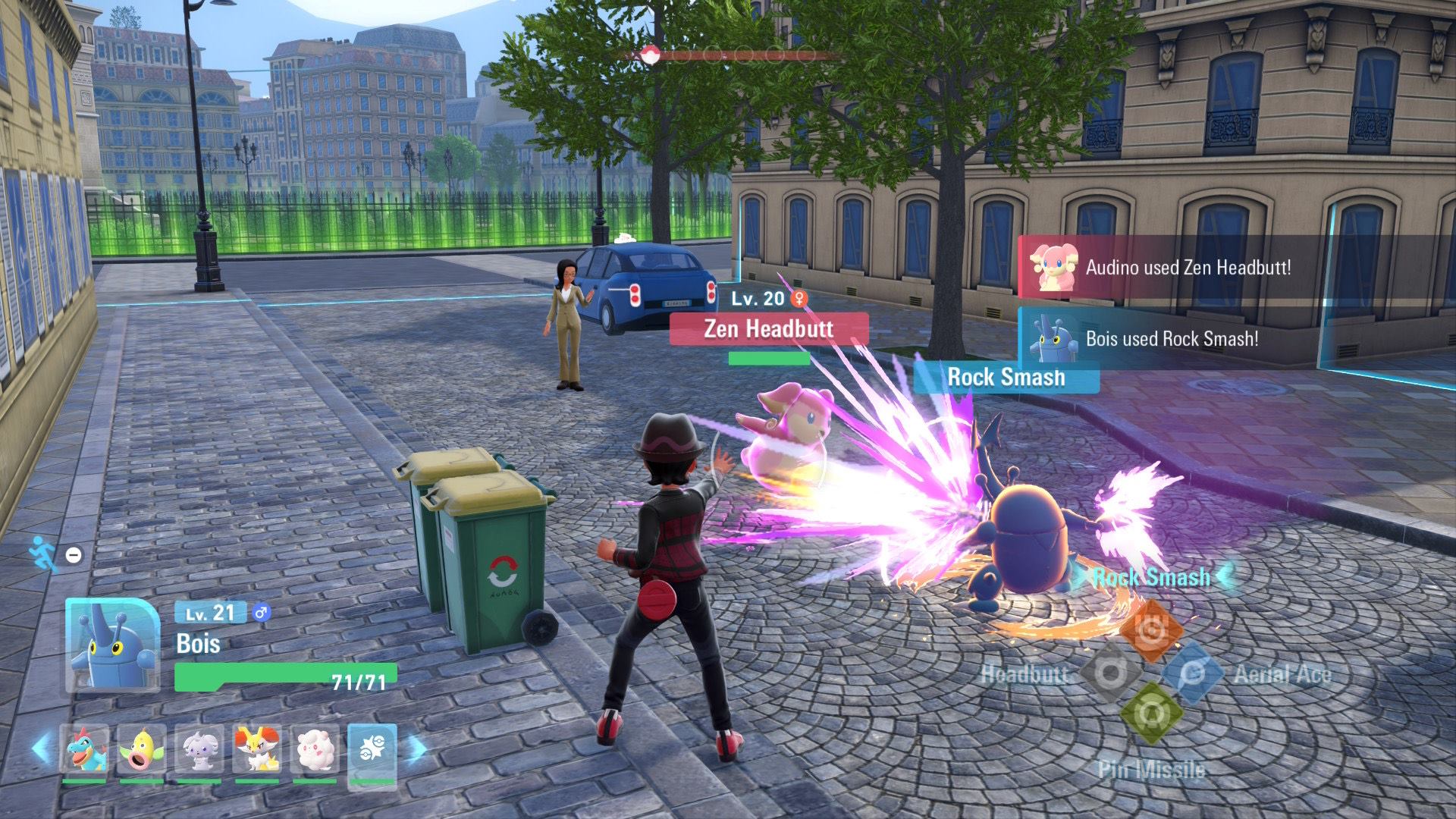Activate the green Pin Missile move
The image size is (1456, 819).
1150,713
